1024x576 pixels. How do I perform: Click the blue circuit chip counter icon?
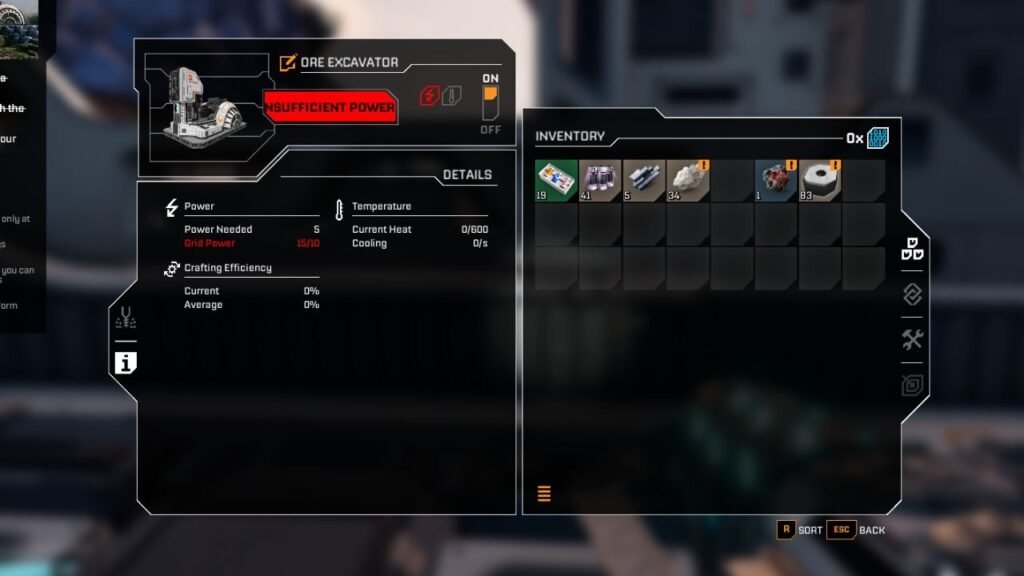[878, 138]
